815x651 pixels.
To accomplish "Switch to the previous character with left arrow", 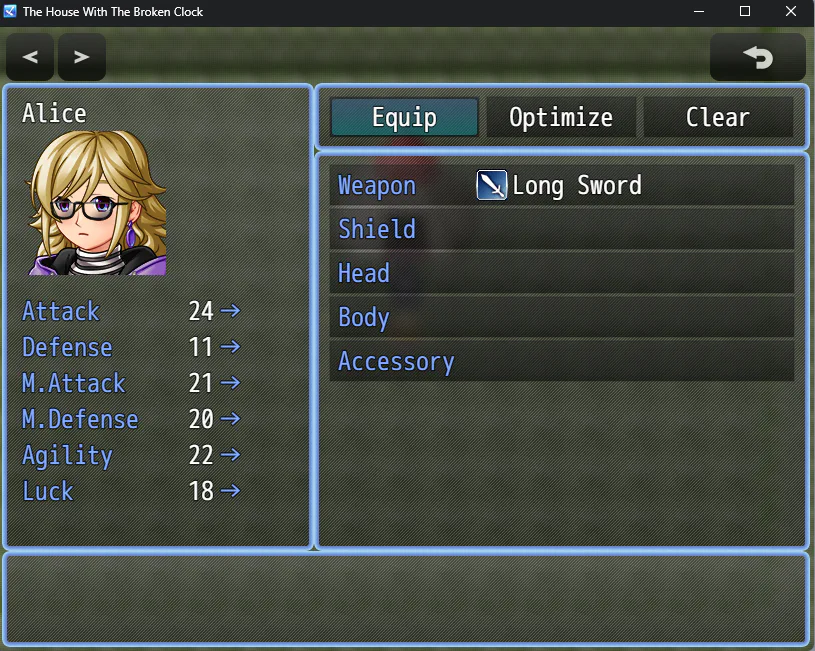I will 30,57.
